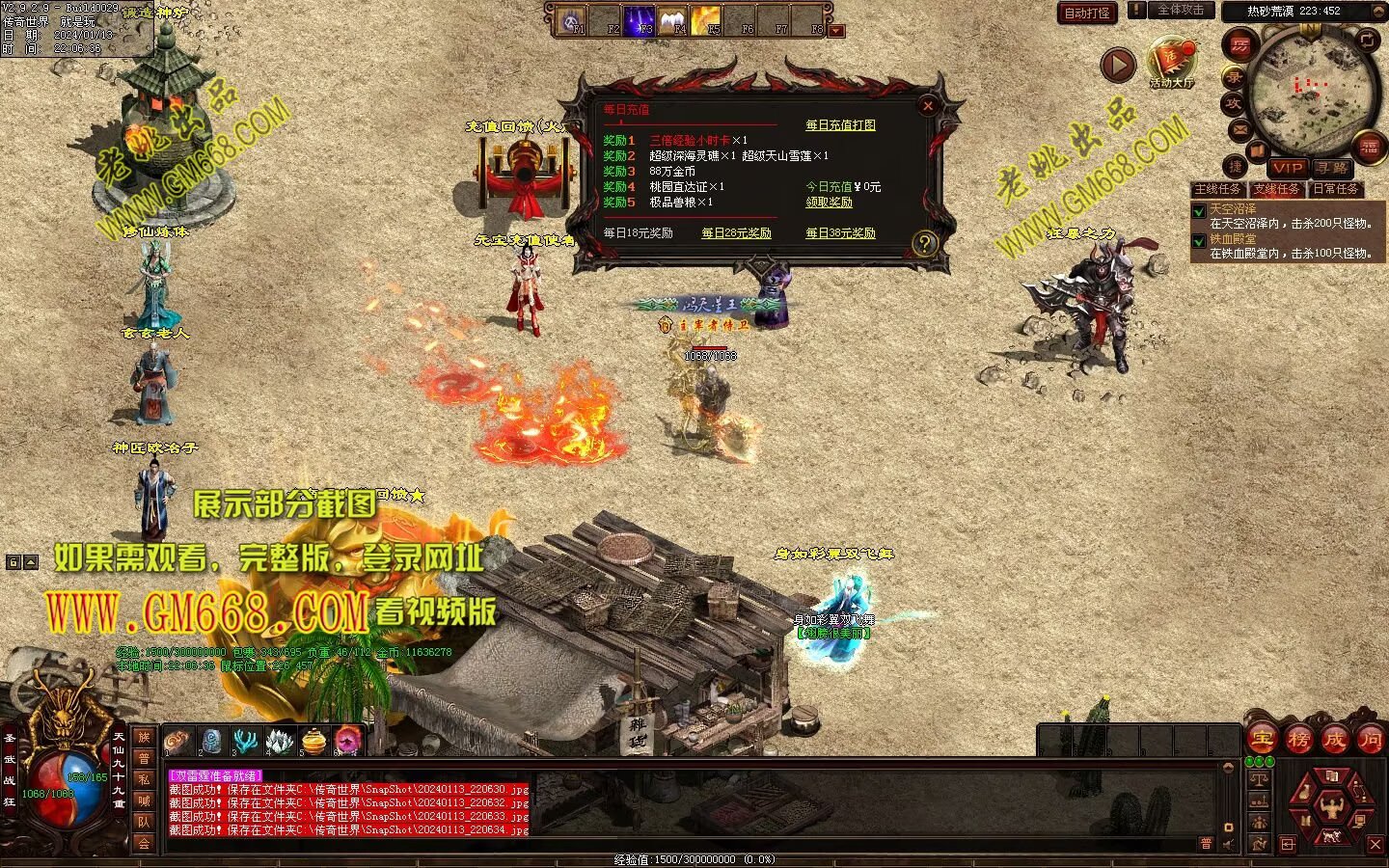The width and height of the screenshot is (1389, 868).
Task: Open the help question mark in popup
Action: point(924,243)
